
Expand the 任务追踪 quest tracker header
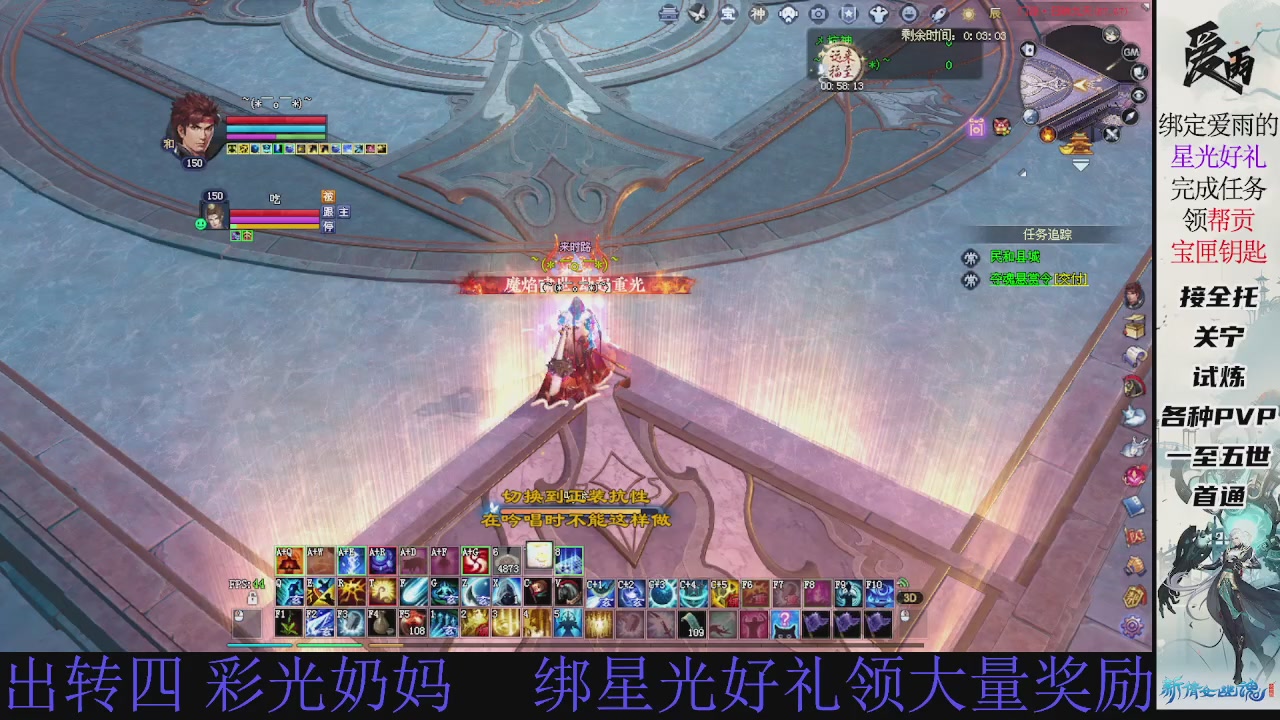(x=1048, y=234)
